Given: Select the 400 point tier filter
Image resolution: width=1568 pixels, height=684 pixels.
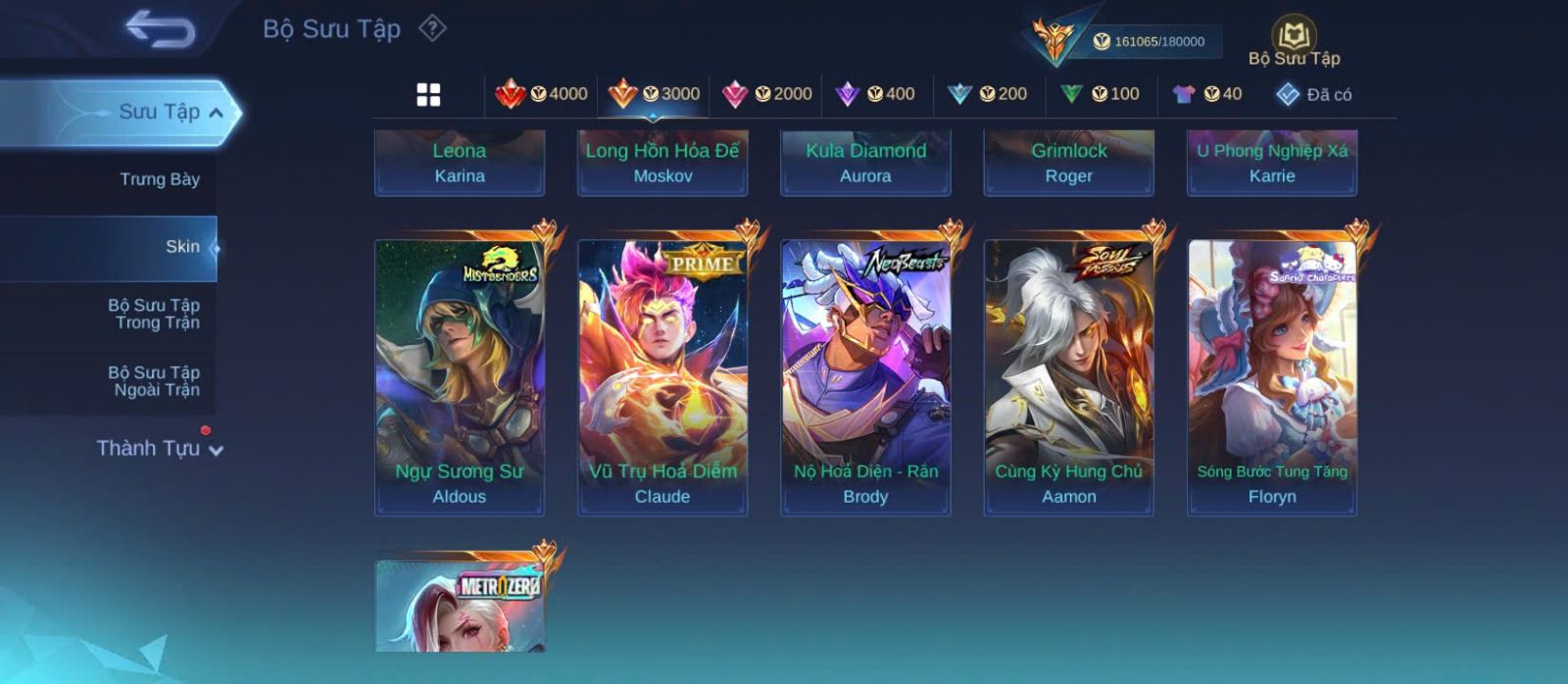Looking at the screenshot, I should (x=875, y=94).
